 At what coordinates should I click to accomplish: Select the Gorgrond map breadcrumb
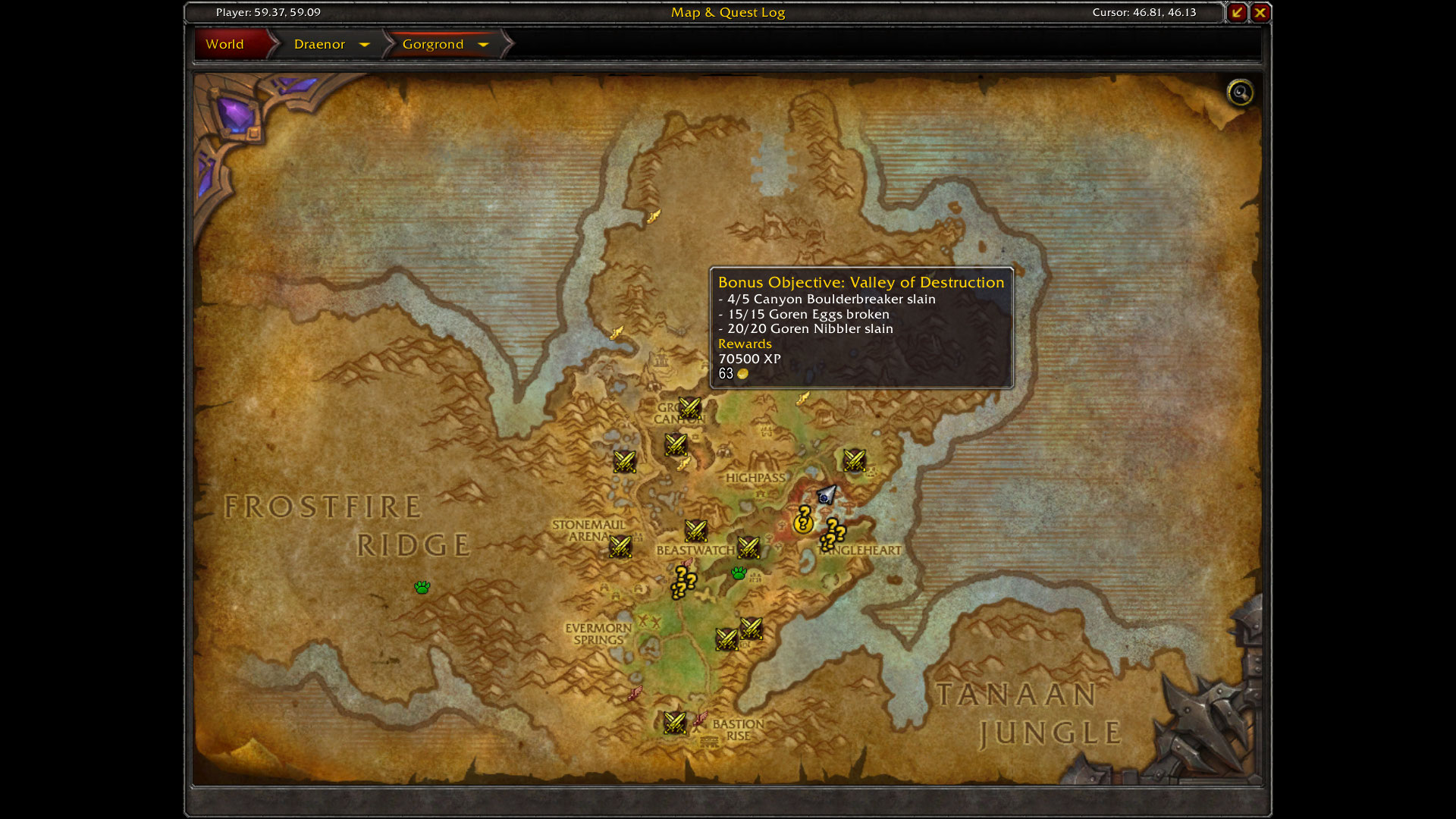click(432, 44)
